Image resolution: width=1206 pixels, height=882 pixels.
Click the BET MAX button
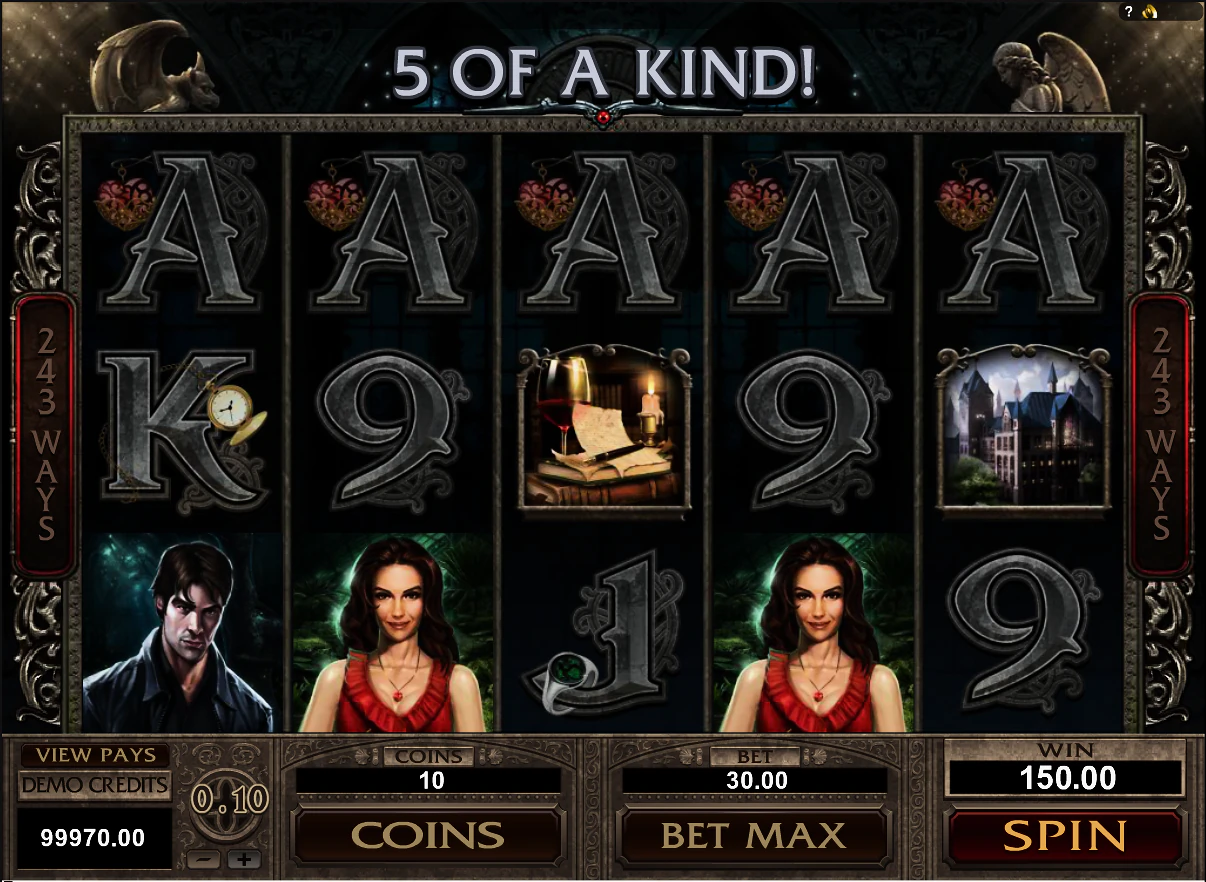753,836
